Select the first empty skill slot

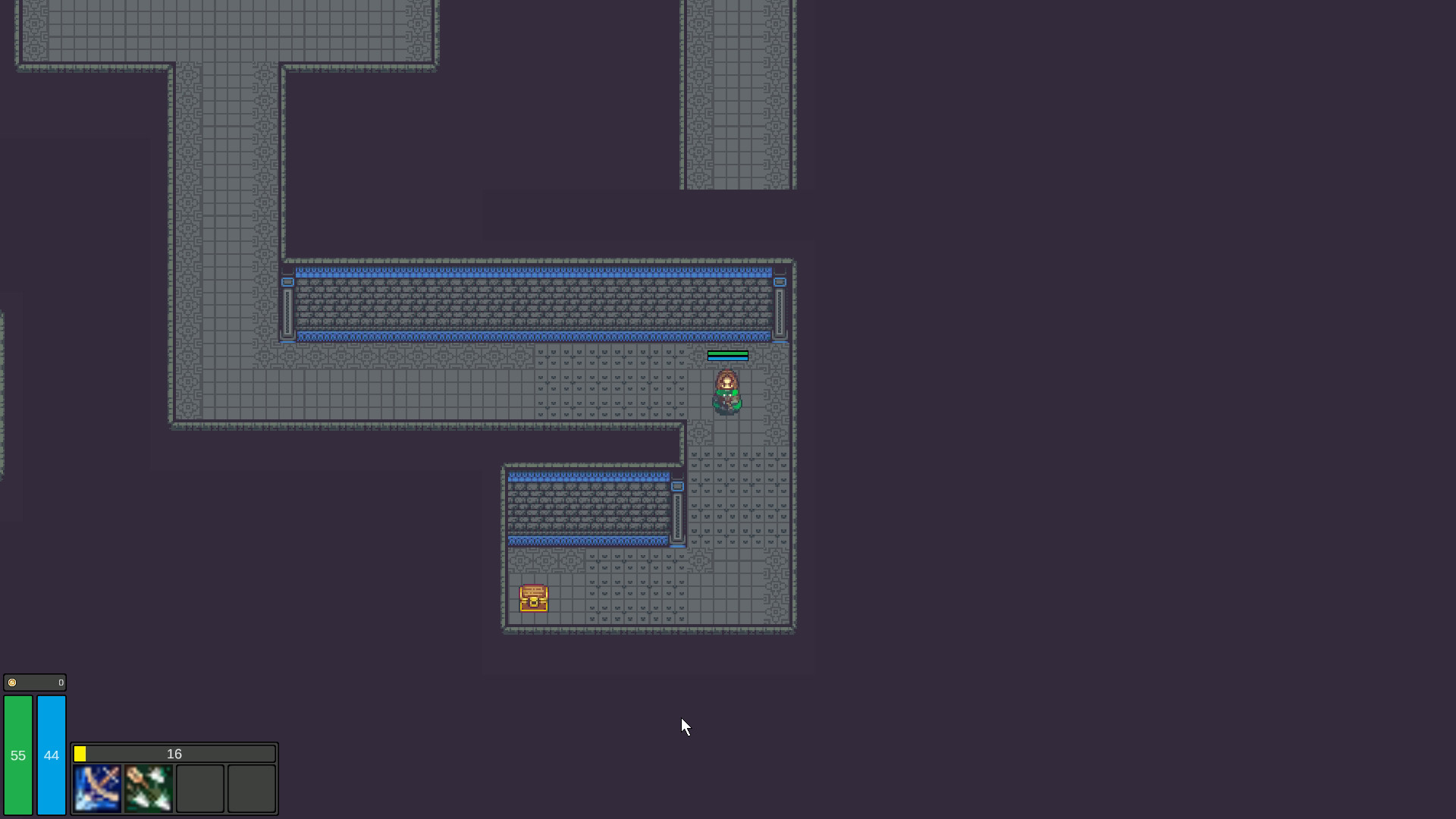[x=199, y=788]
